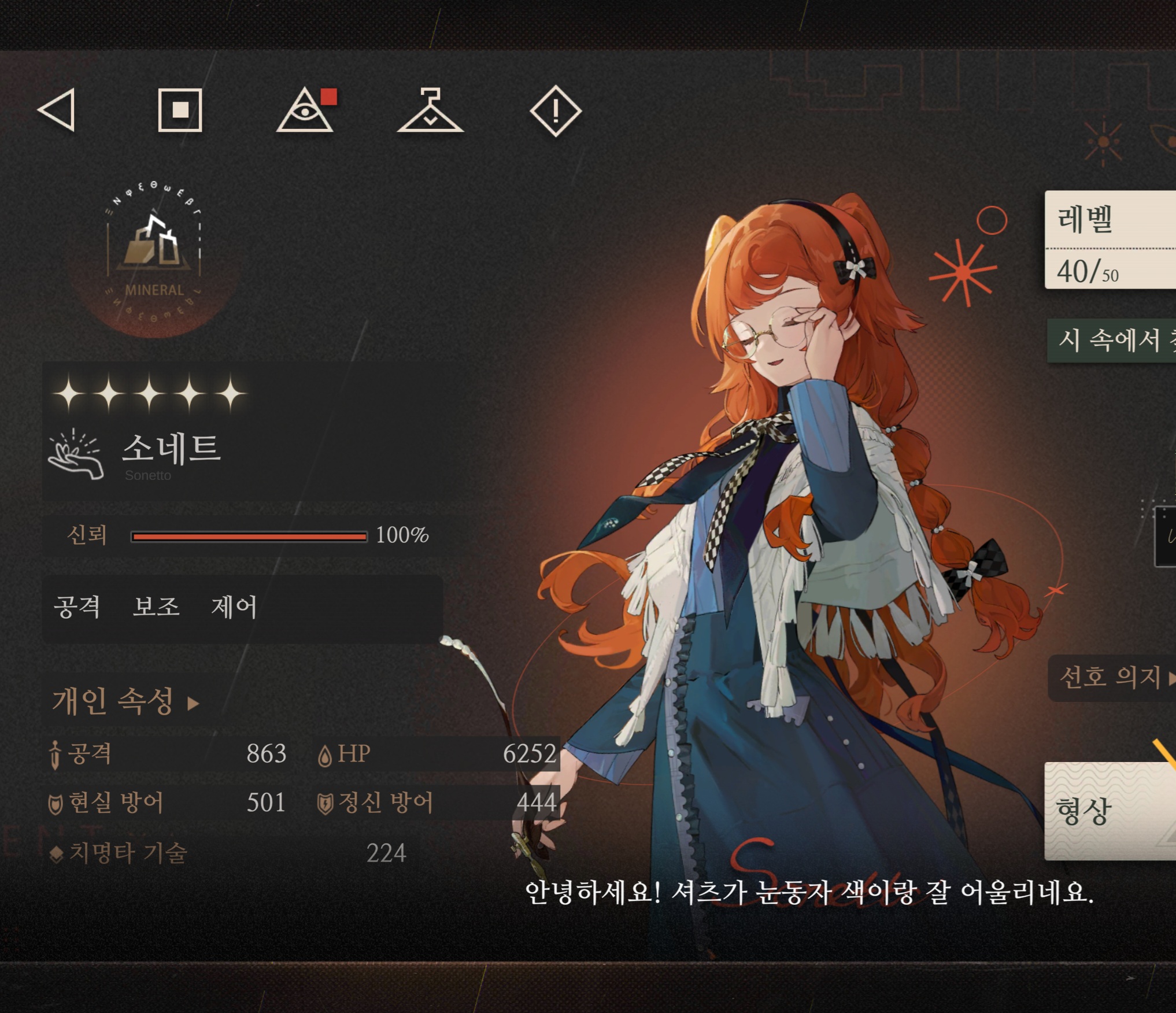Click the 신뢰 trust bar

pyautogui.click(x=249, y=536)
